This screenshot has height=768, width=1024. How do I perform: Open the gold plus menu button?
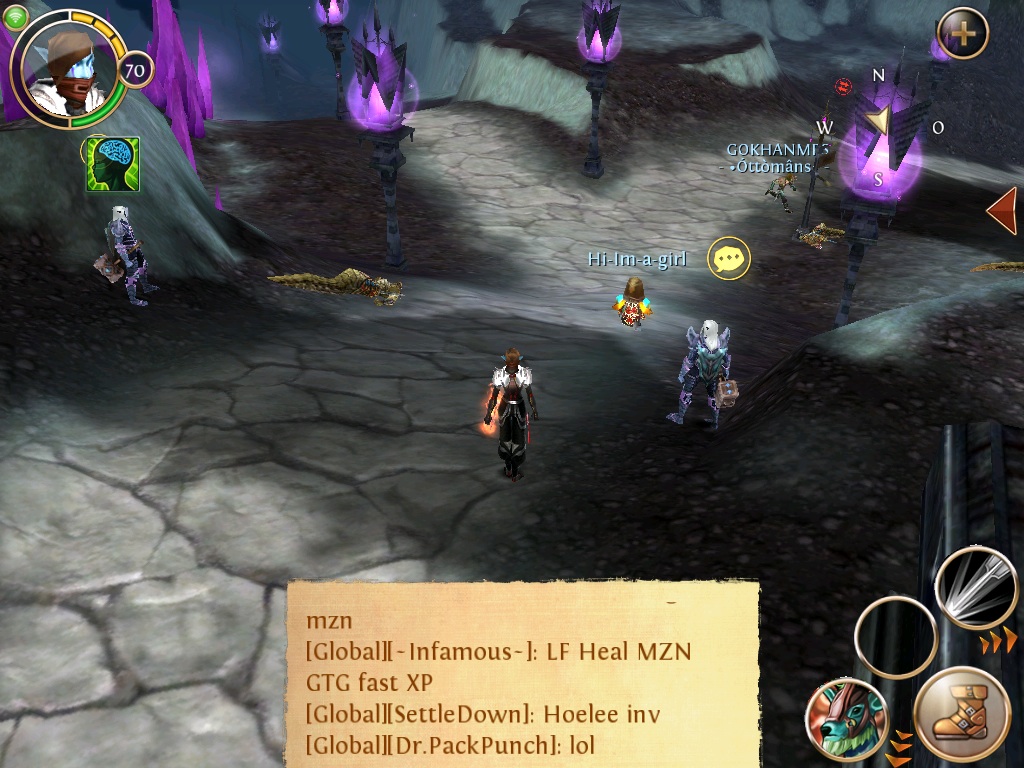(x=962, y=34)
